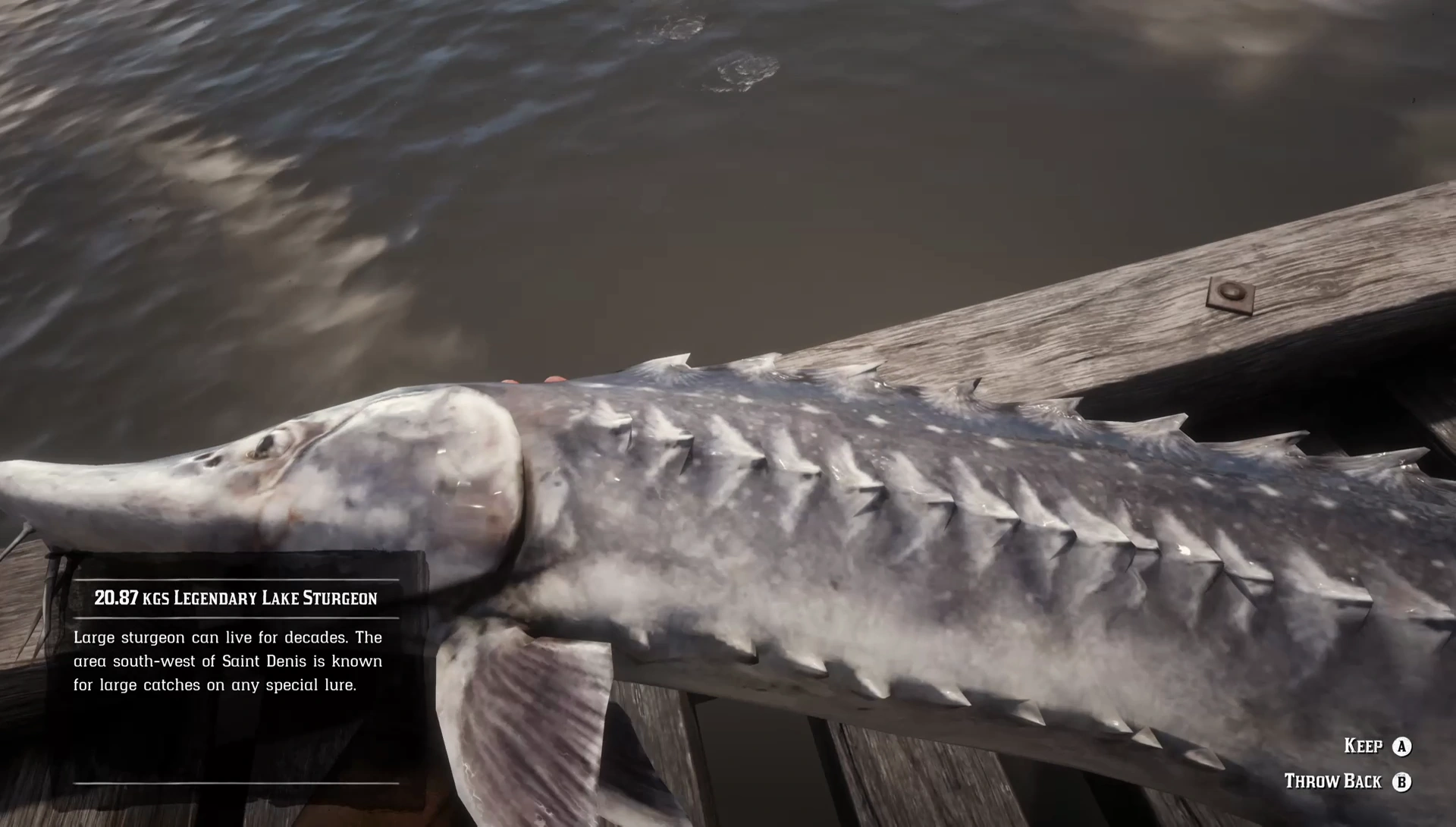Screen dimensions: 1456x827
Task: Click the divider line under the panel title
Action: (x=235, y=616)
